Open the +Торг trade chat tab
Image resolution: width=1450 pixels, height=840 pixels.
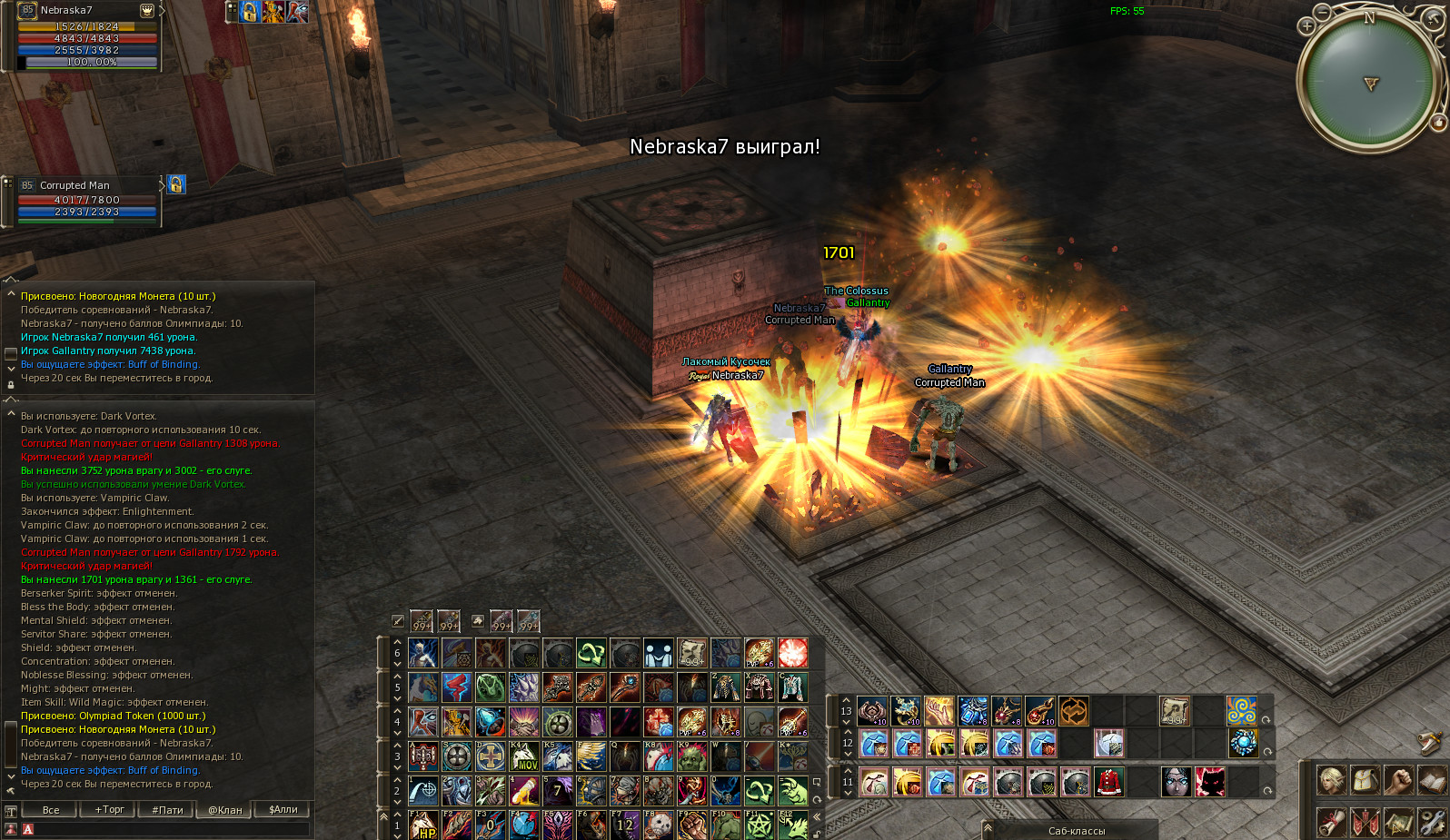tap(110, 809)
